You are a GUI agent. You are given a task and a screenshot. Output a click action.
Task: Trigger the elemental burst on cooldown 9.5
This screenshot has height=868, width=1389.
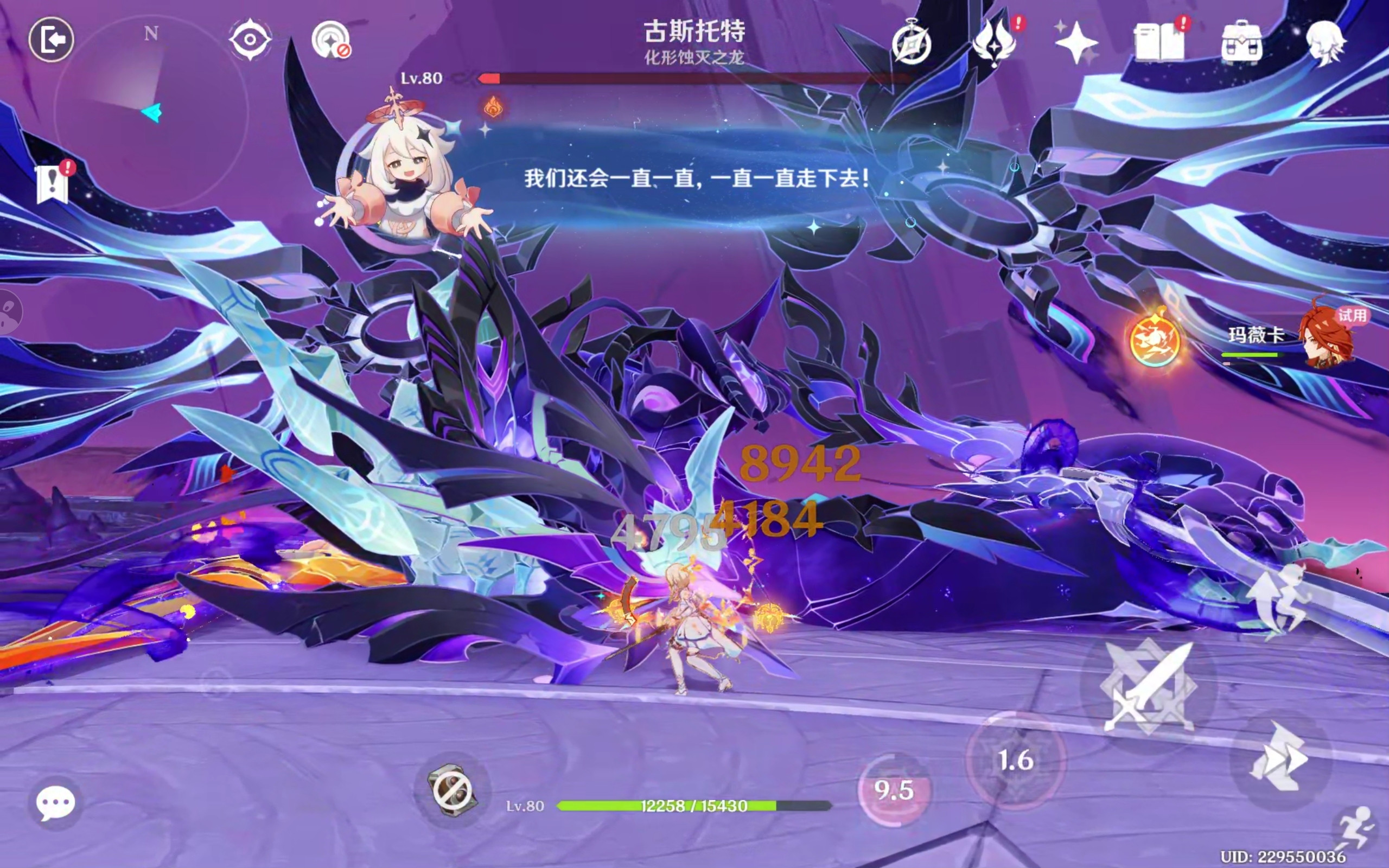click(x=894, y=790)
